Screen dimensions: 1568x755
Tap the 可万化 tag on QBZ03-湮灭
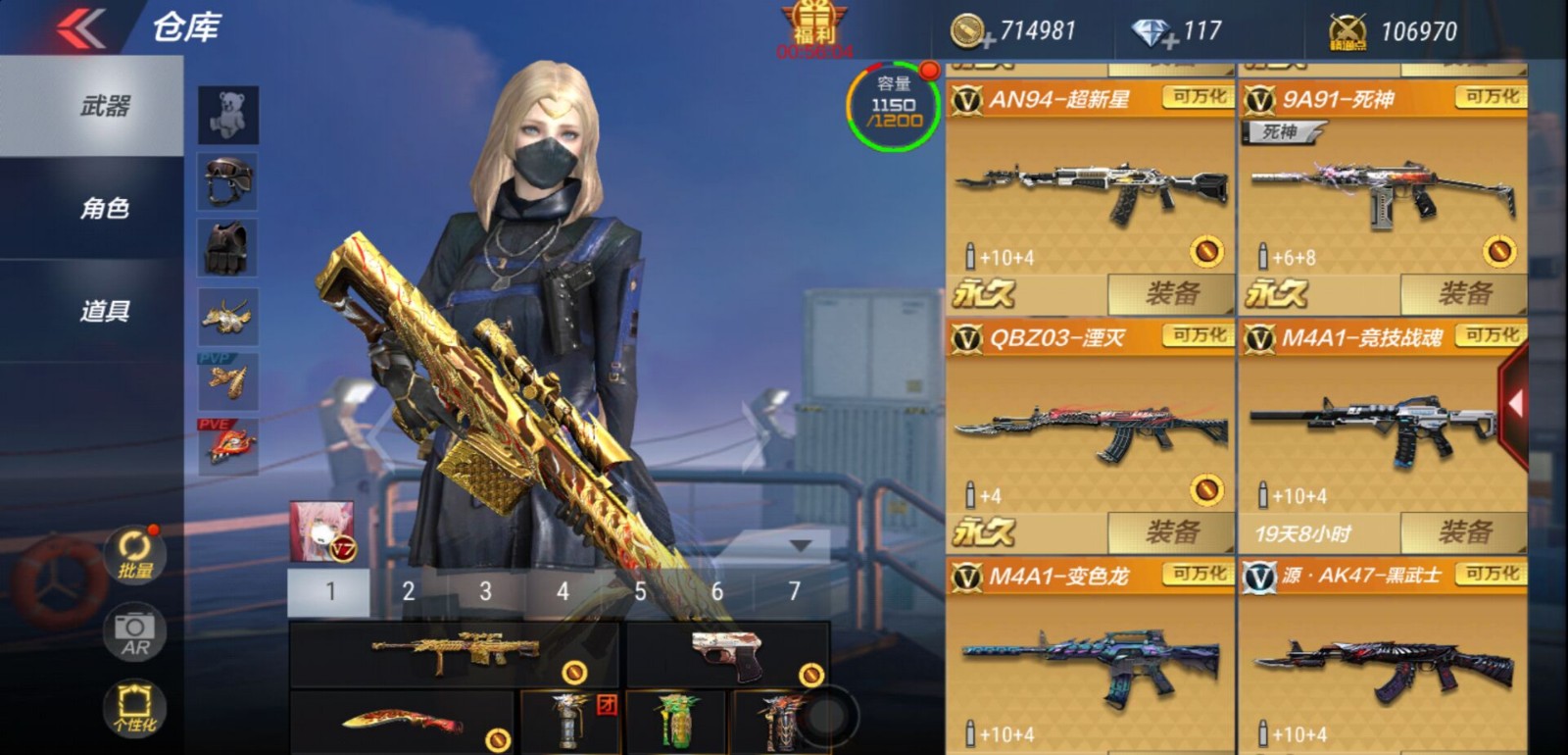click(x=1198, y=336)
